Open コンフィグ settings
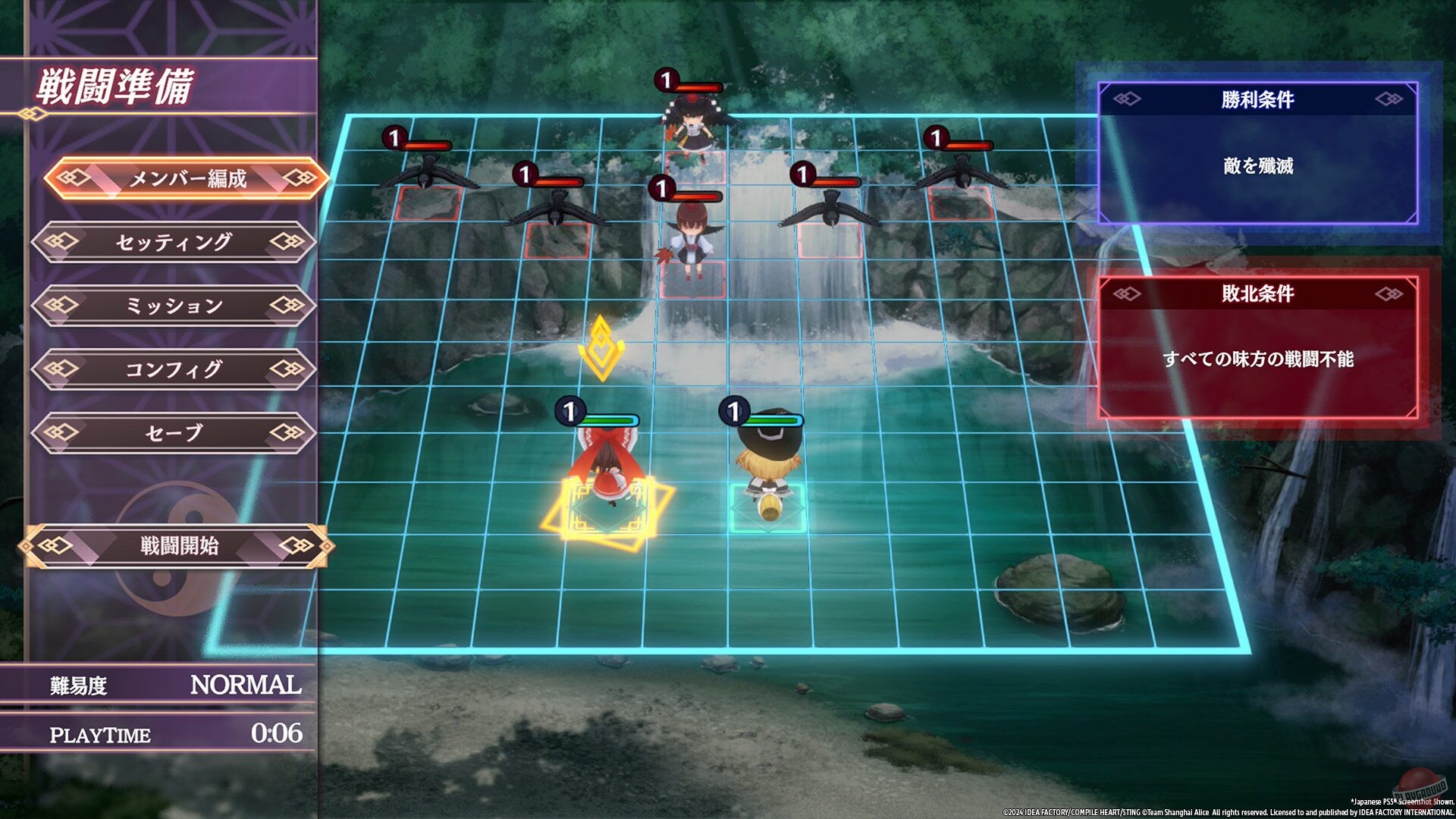1456x819 pixels. tap(174, 369)
